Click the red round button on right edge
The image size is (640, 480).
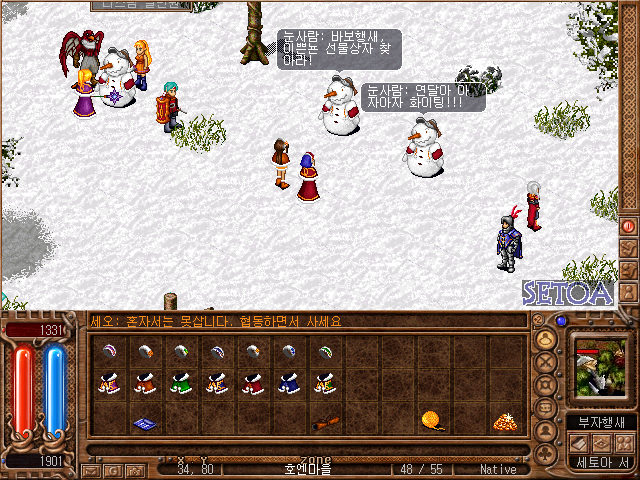click(628, 226)
